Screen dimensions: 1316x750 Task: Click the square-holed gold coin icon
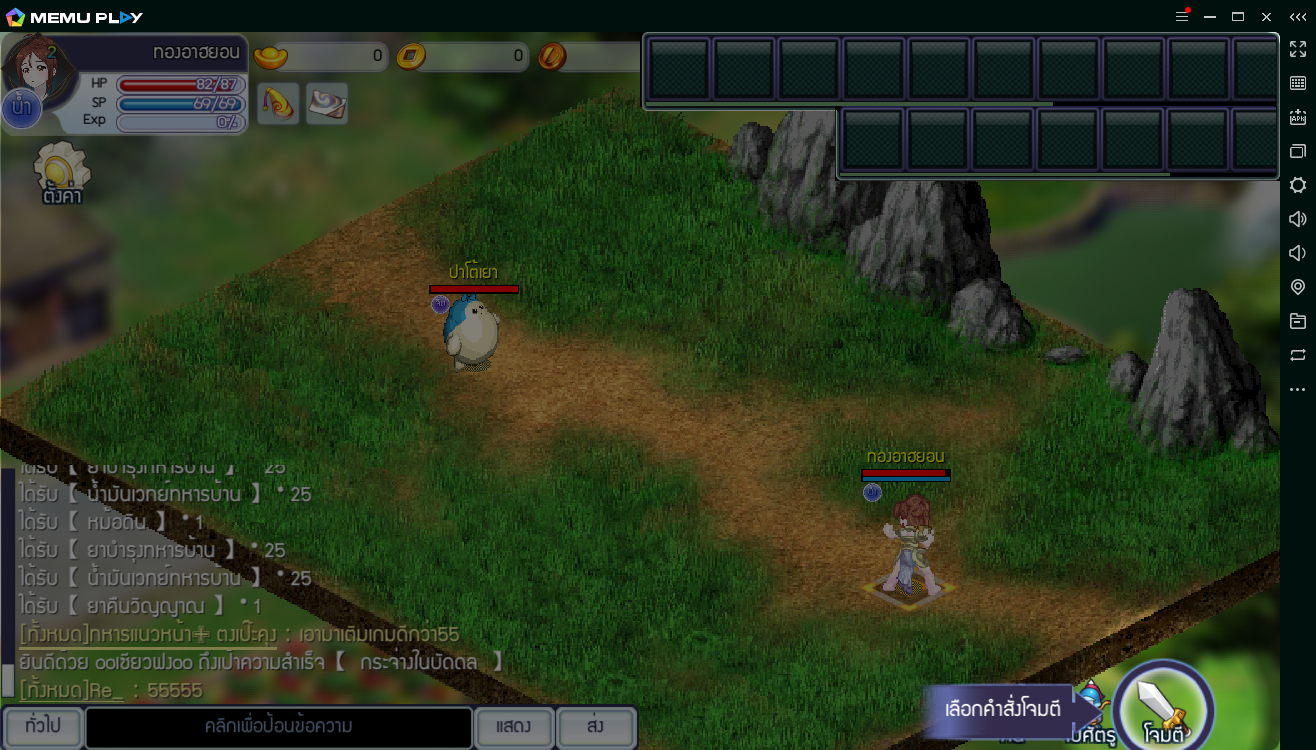click(x=411, y=57)
